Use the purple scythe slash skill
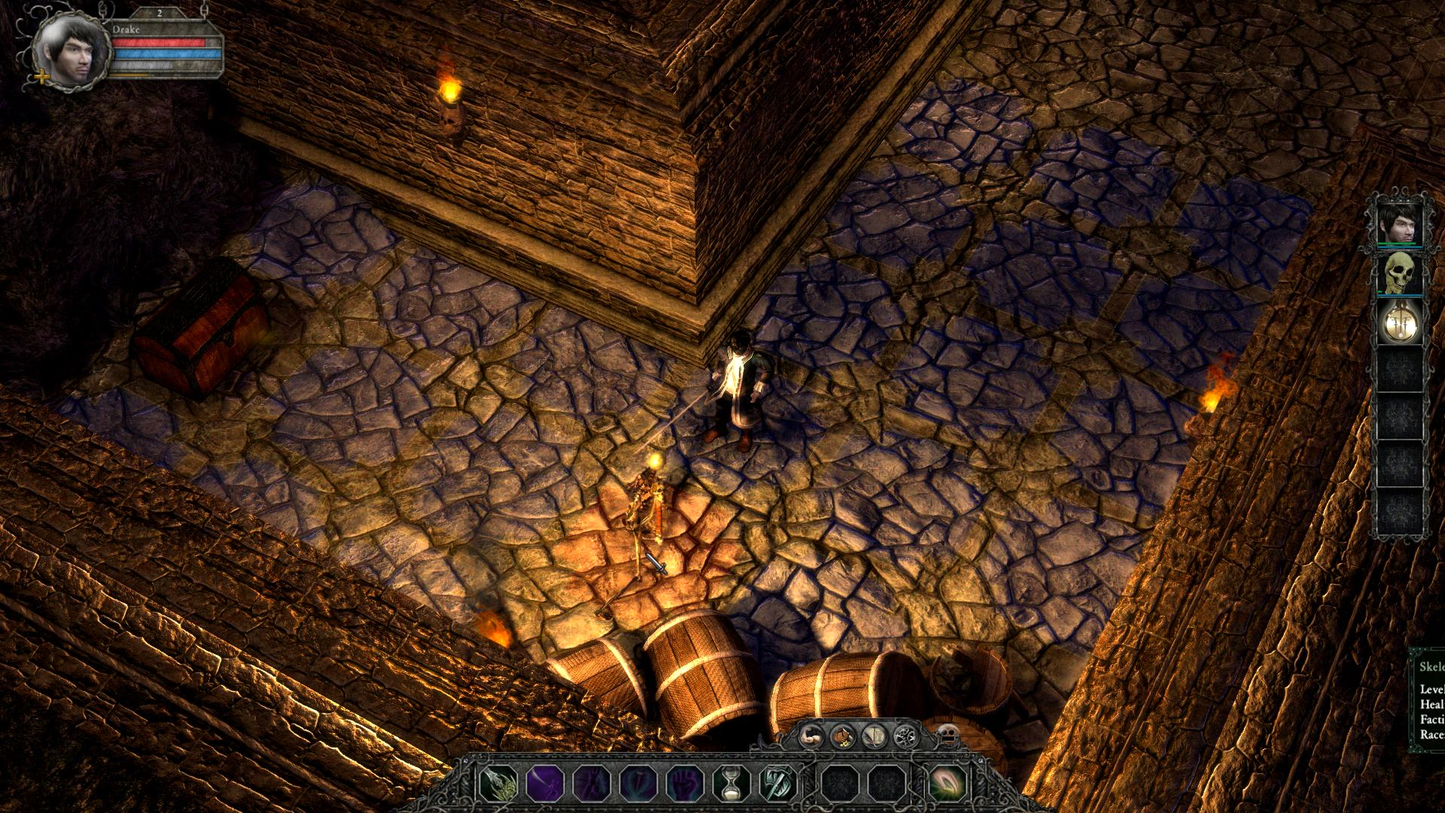Viewport: 1445px width, 813px height. tap(545, 783)
